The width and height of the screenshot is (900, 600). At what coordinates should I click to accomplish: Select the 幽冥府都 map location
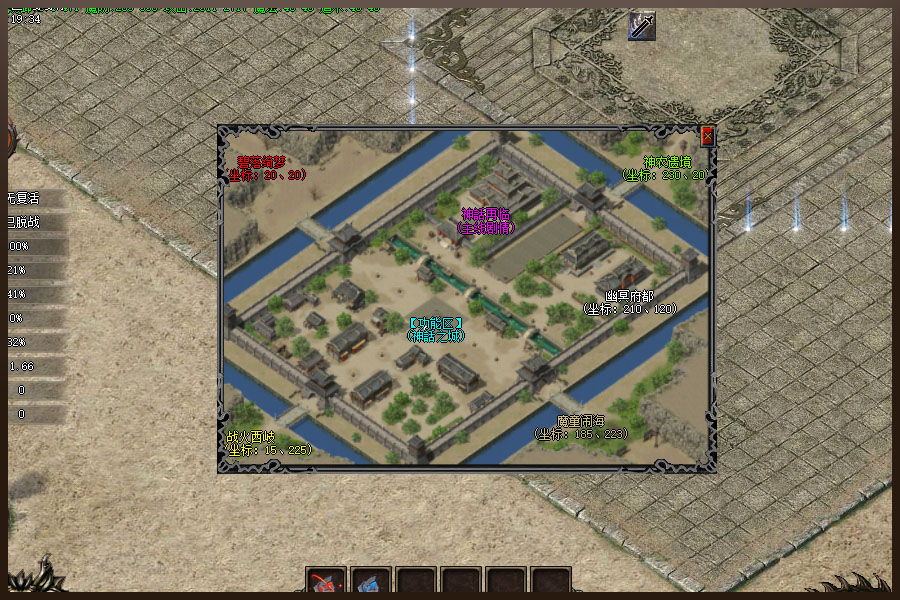(x=630, y=302)
